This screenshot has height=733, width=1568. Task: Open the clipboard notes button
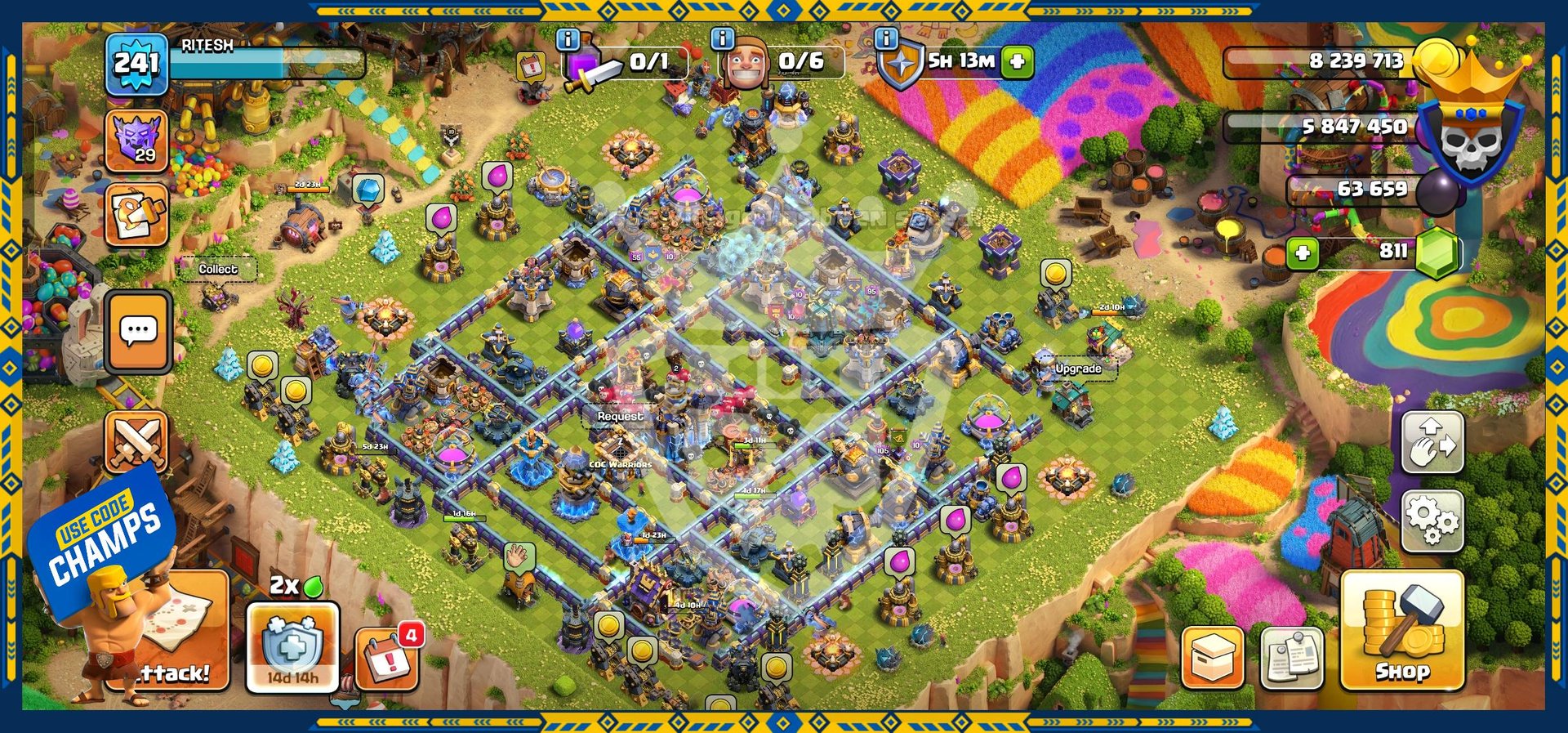[1291, 658]
